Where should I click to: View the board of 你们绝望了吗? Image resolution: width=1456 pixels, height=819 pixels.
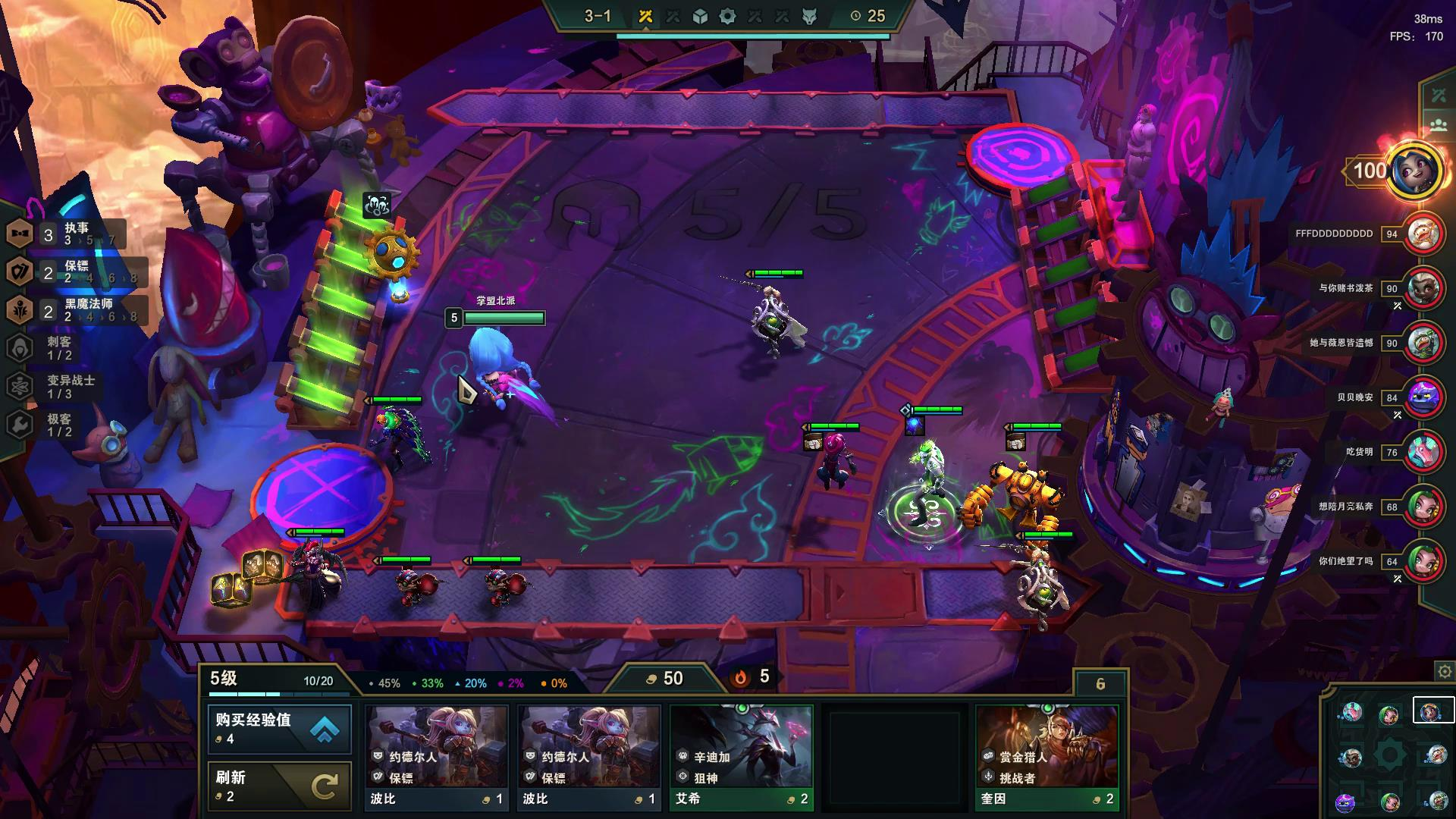1423,561
